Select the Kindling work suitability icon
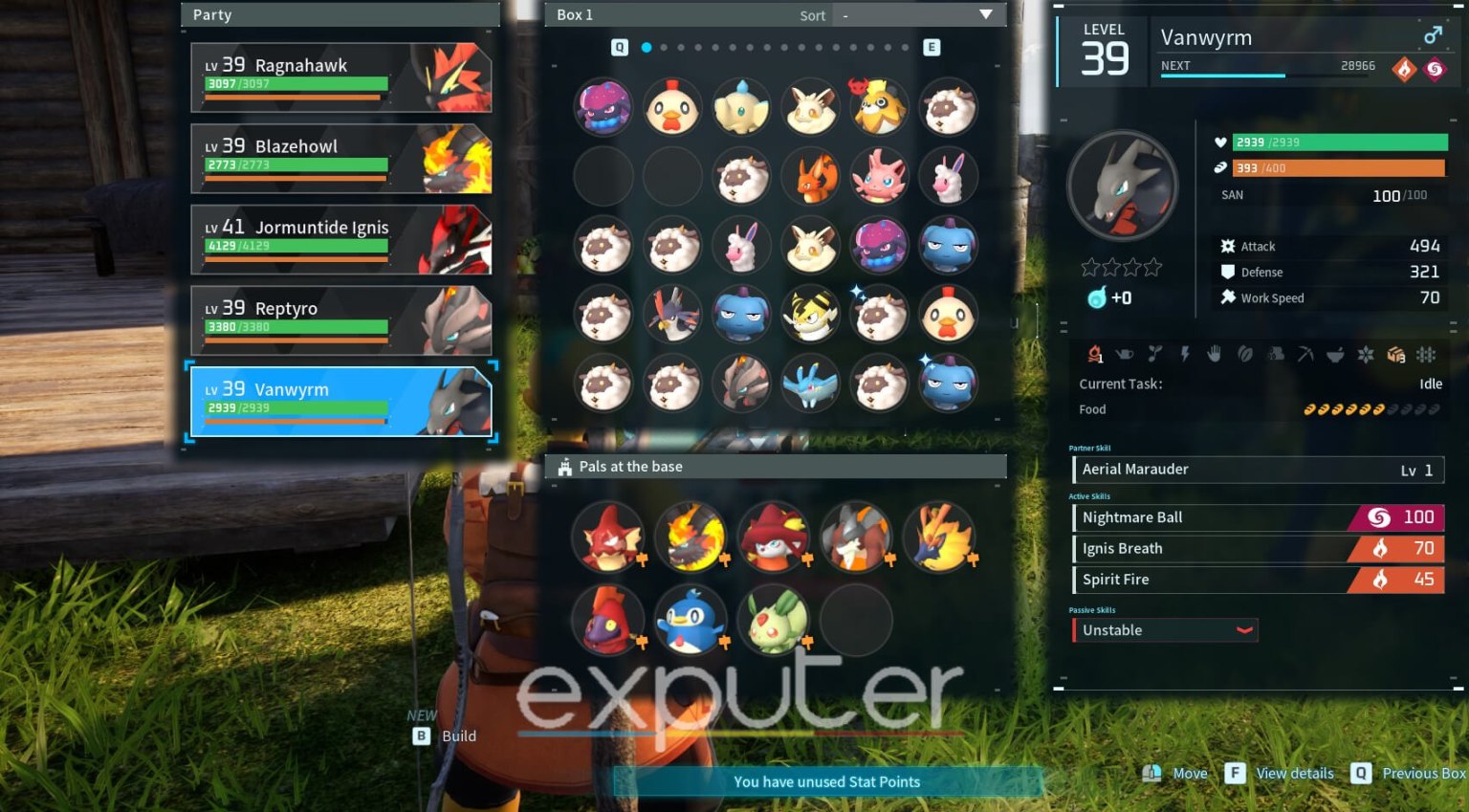 pyautogui.click(x=1095, y=355)
